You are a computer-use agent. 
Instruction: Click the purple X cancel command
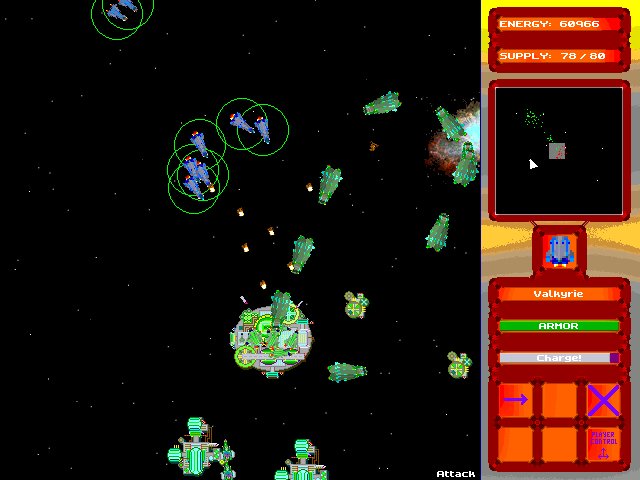click(603, 400)
